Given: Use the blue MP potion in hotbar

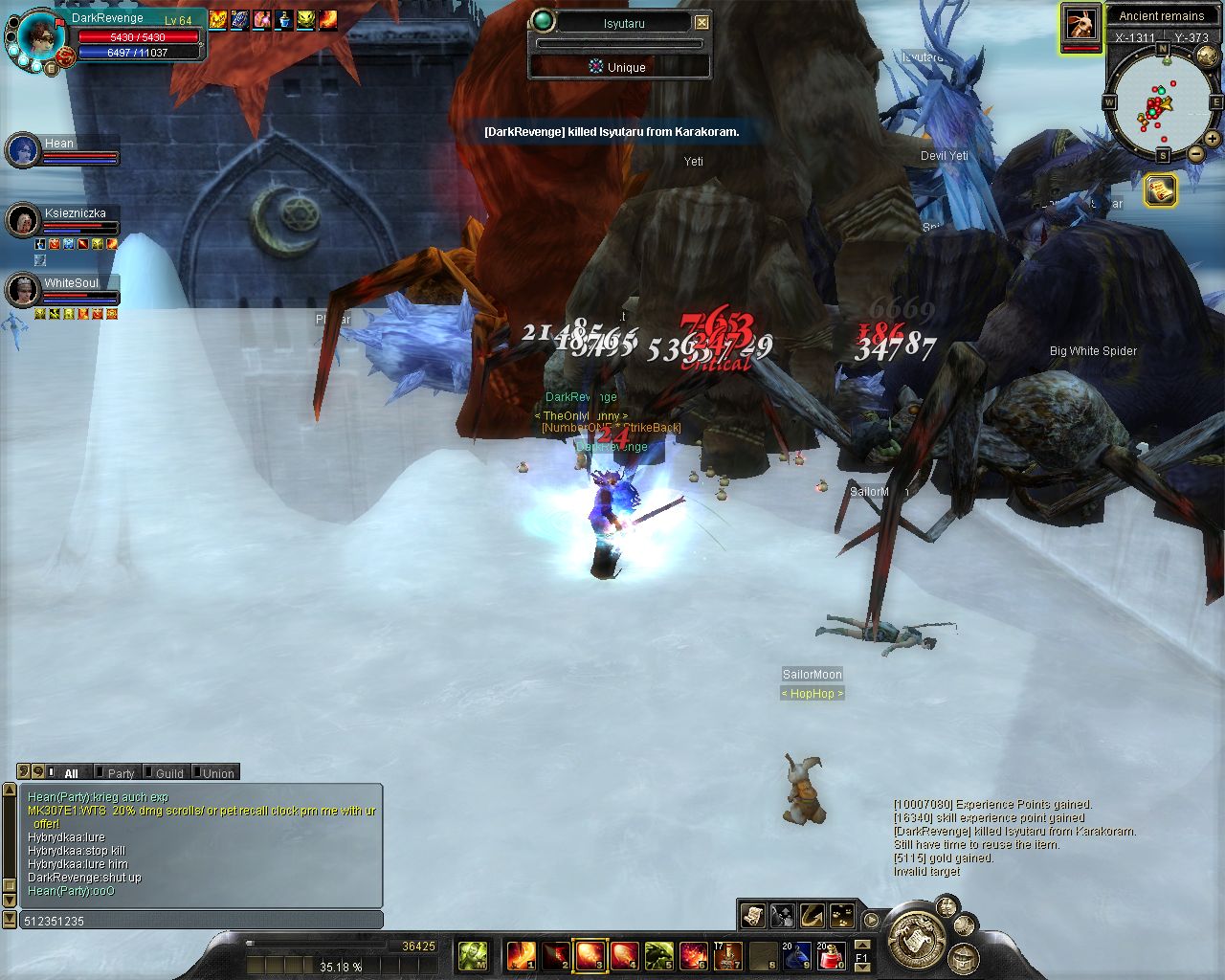Looking at the screenshot, I should [x=796, y=955].
